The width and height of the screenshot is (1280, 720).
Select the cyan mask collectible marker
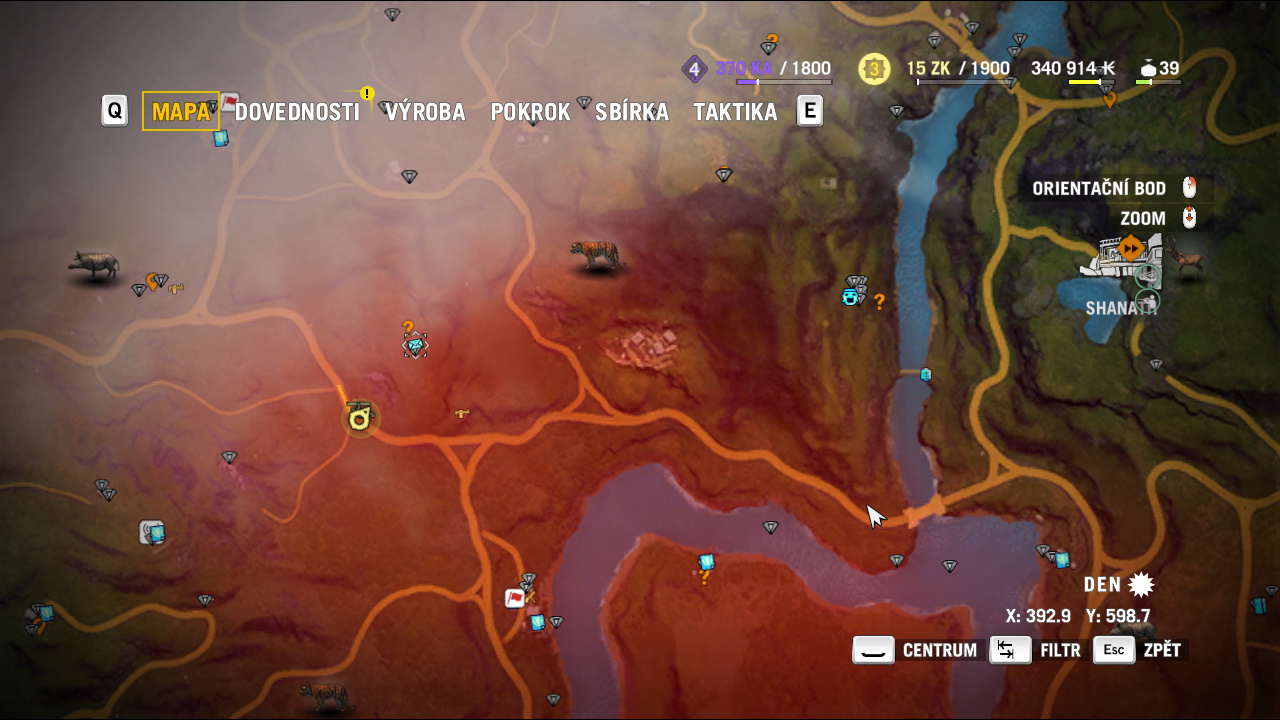click(x=850, y=297)
